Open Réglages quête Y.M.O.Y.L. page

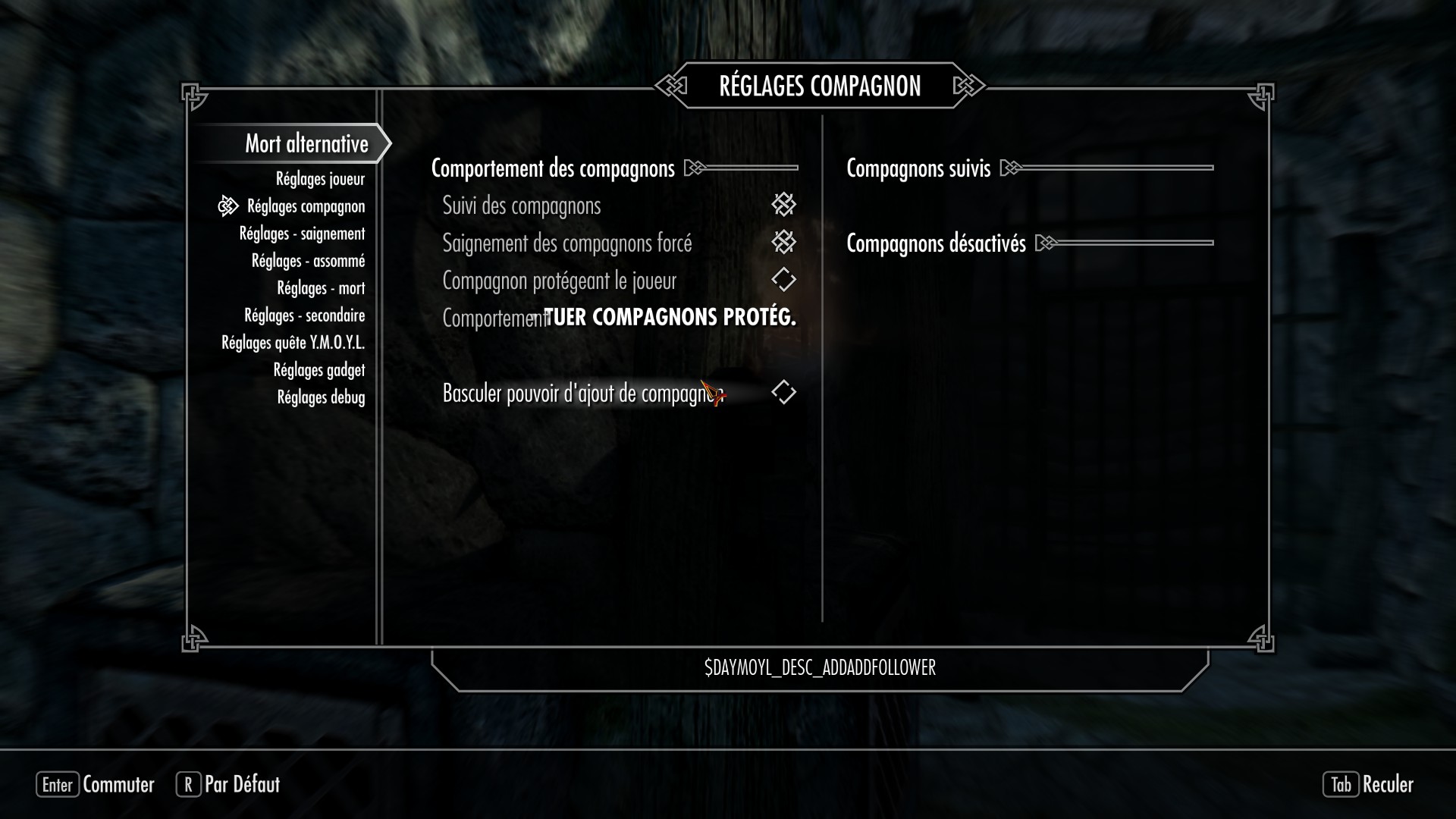click(x=293, y=343)
